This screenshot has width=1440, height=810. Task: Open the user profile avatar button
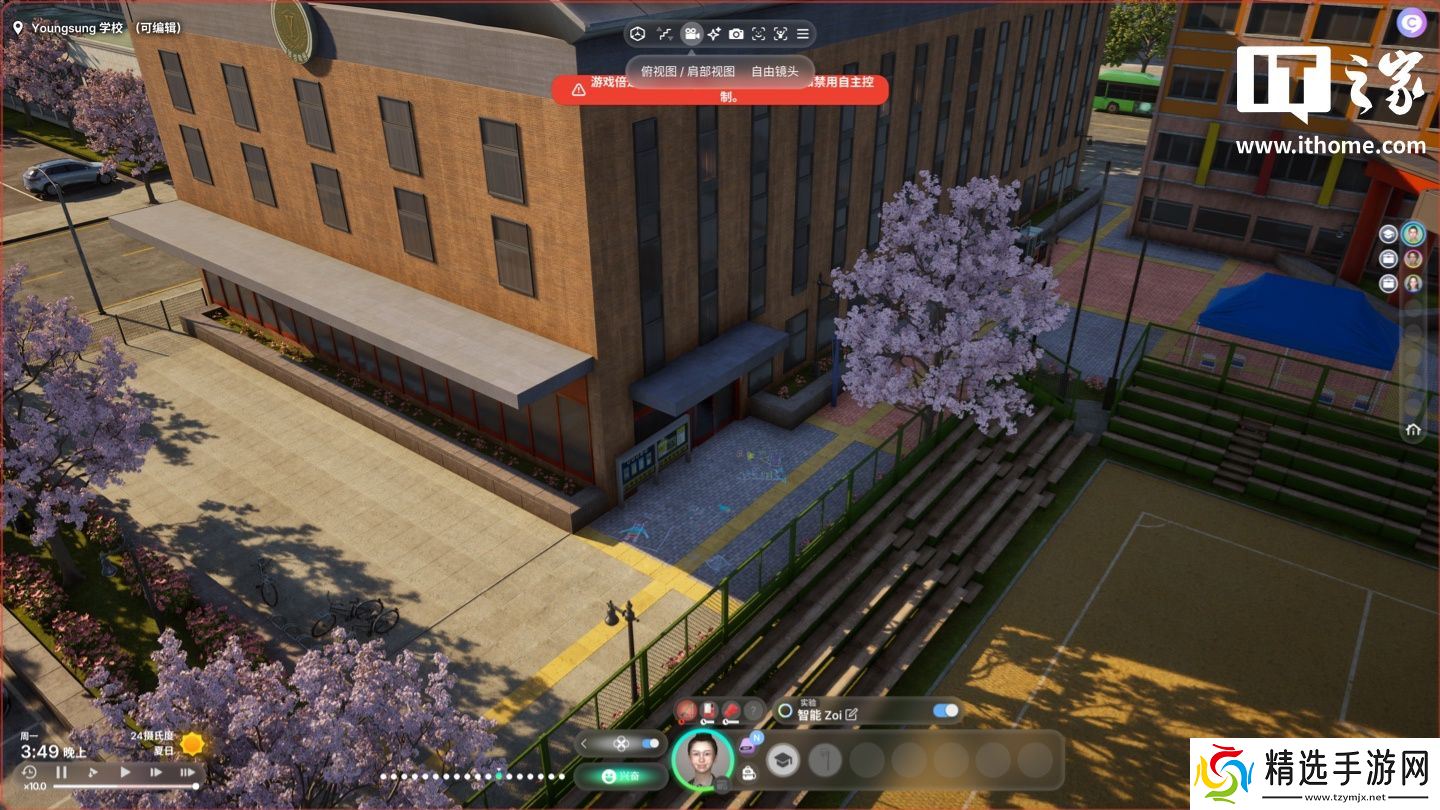(1413, 23)
